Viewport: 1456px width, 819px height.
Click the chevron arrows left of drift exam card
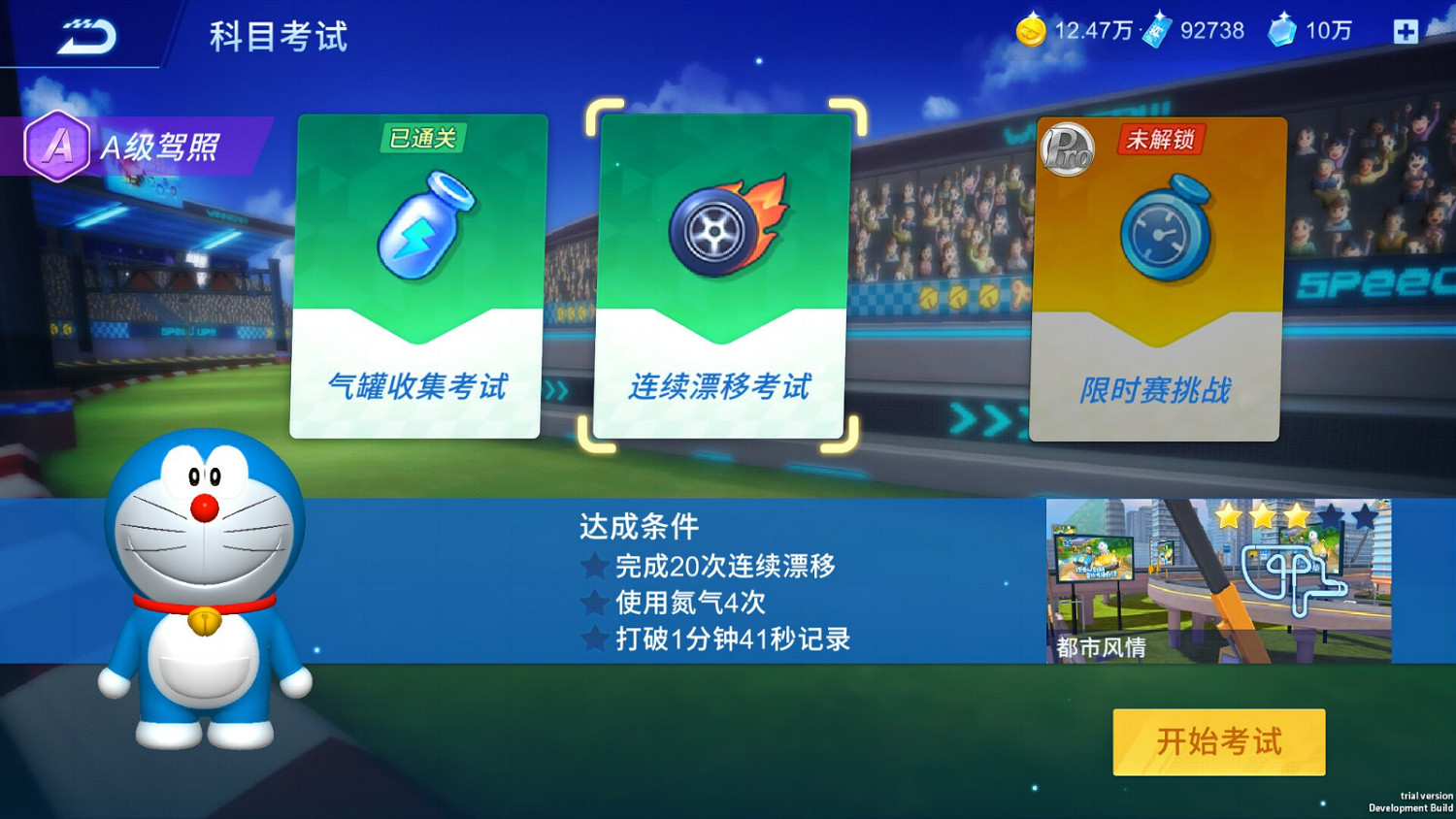[557, 388]
